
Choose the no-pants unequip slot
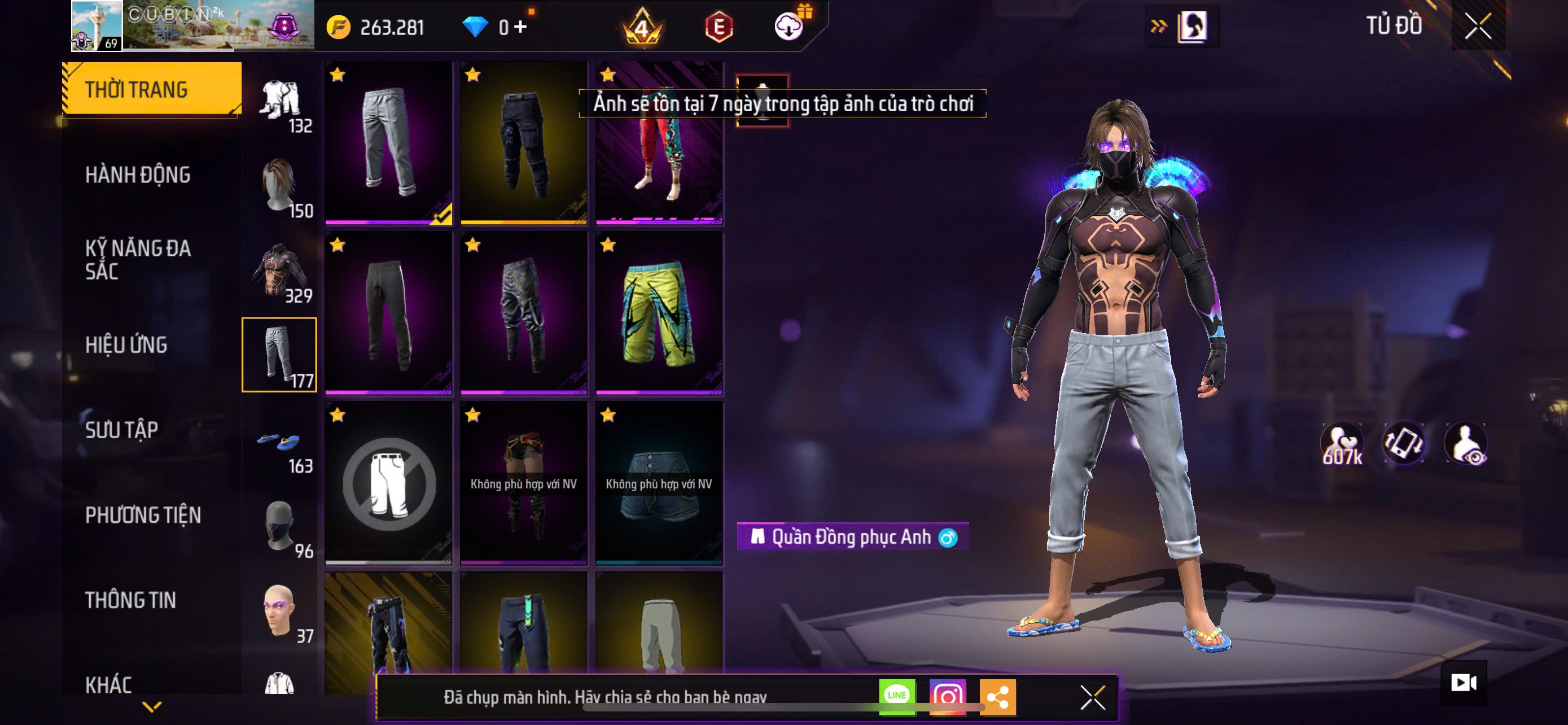[x=389, y=483]
